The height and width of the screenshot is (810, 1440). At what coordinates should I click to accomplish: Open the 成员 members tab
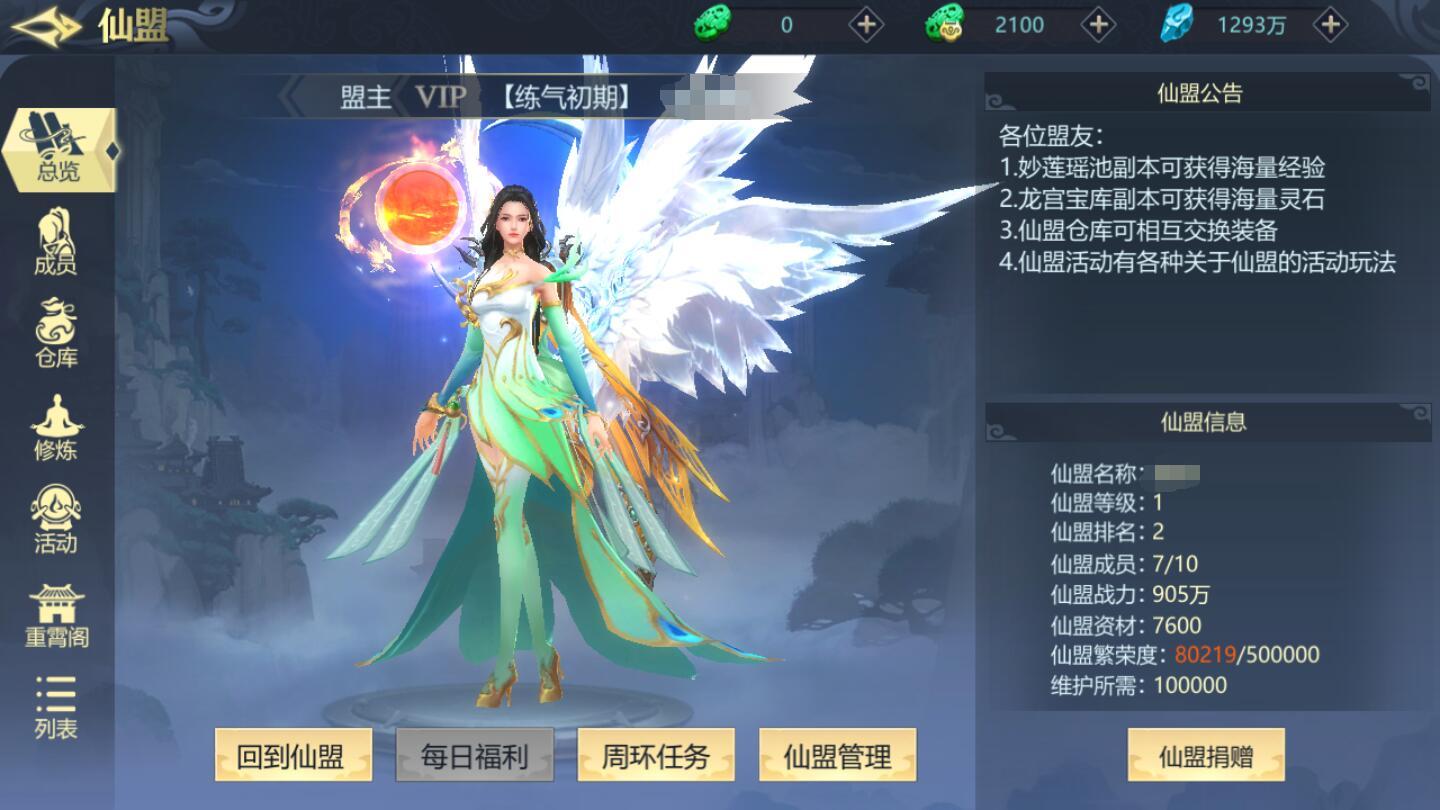coord(56,243)
